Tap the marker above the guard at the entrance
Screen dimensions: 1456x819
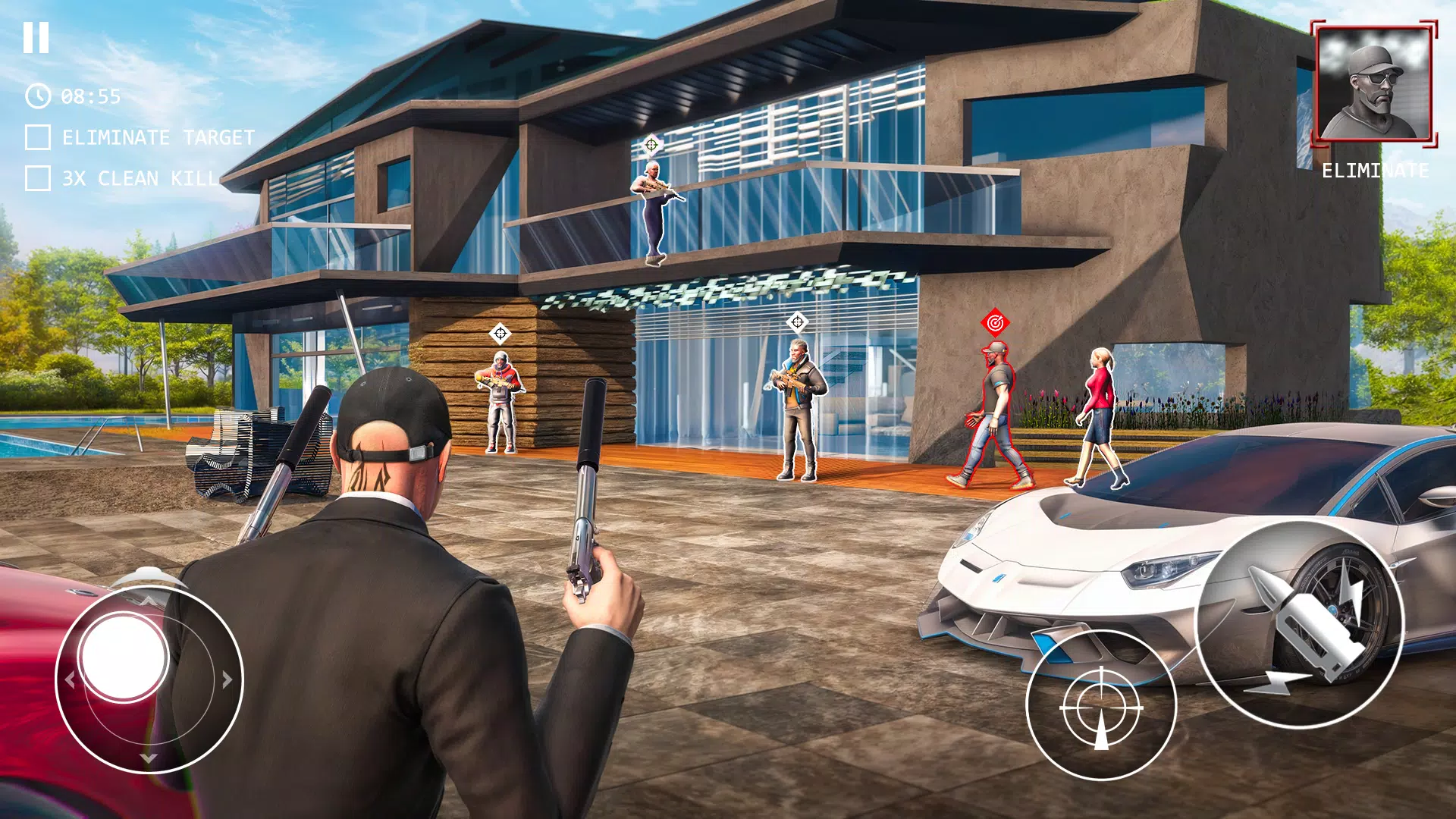pos(796,322)
